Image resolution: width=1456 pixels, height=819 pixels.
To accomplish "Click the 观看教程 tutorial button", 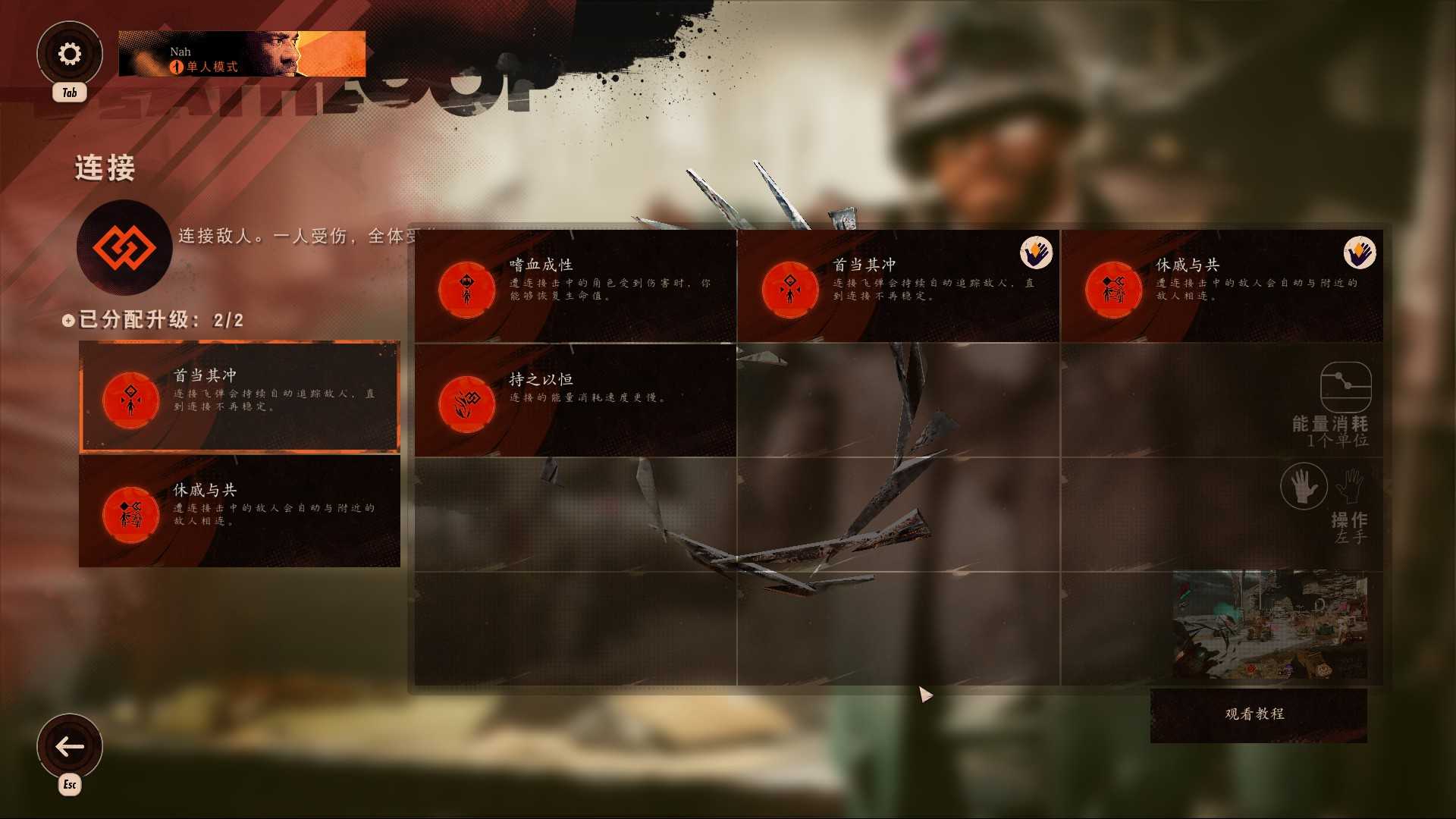I will [1257, 714].
